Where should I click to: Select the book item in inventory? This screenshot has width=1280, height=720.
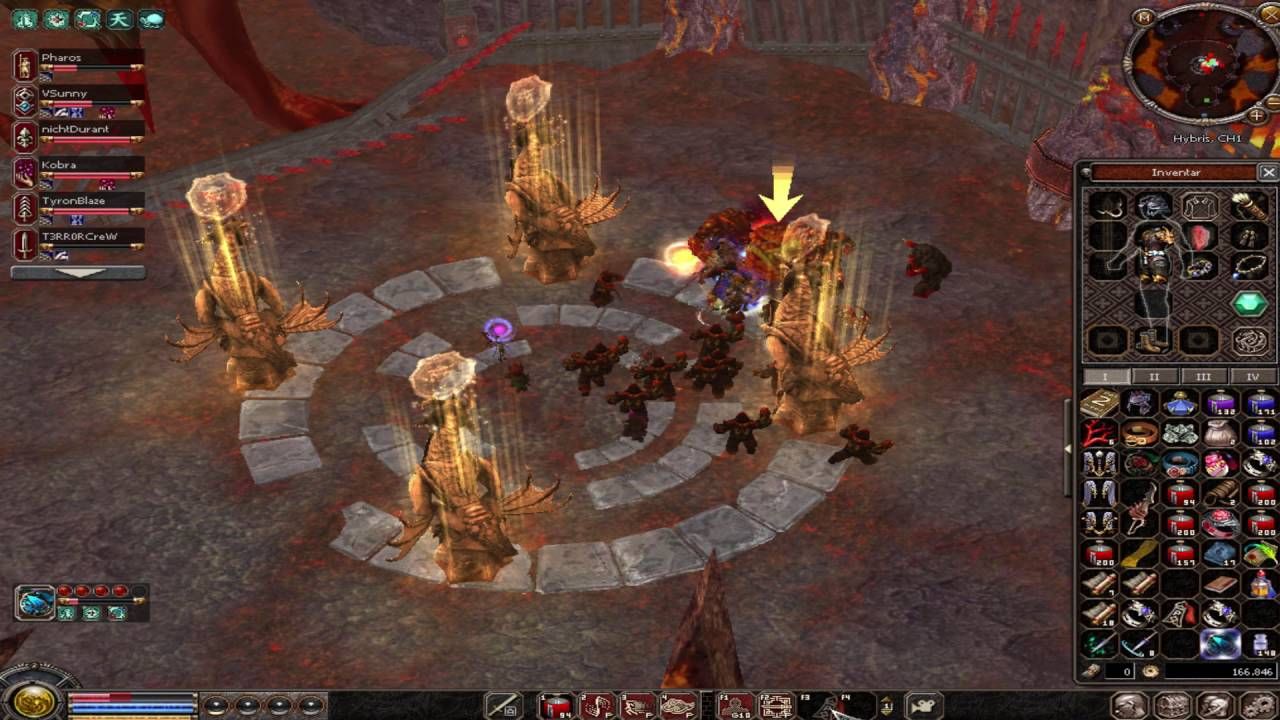[1099, 403]
